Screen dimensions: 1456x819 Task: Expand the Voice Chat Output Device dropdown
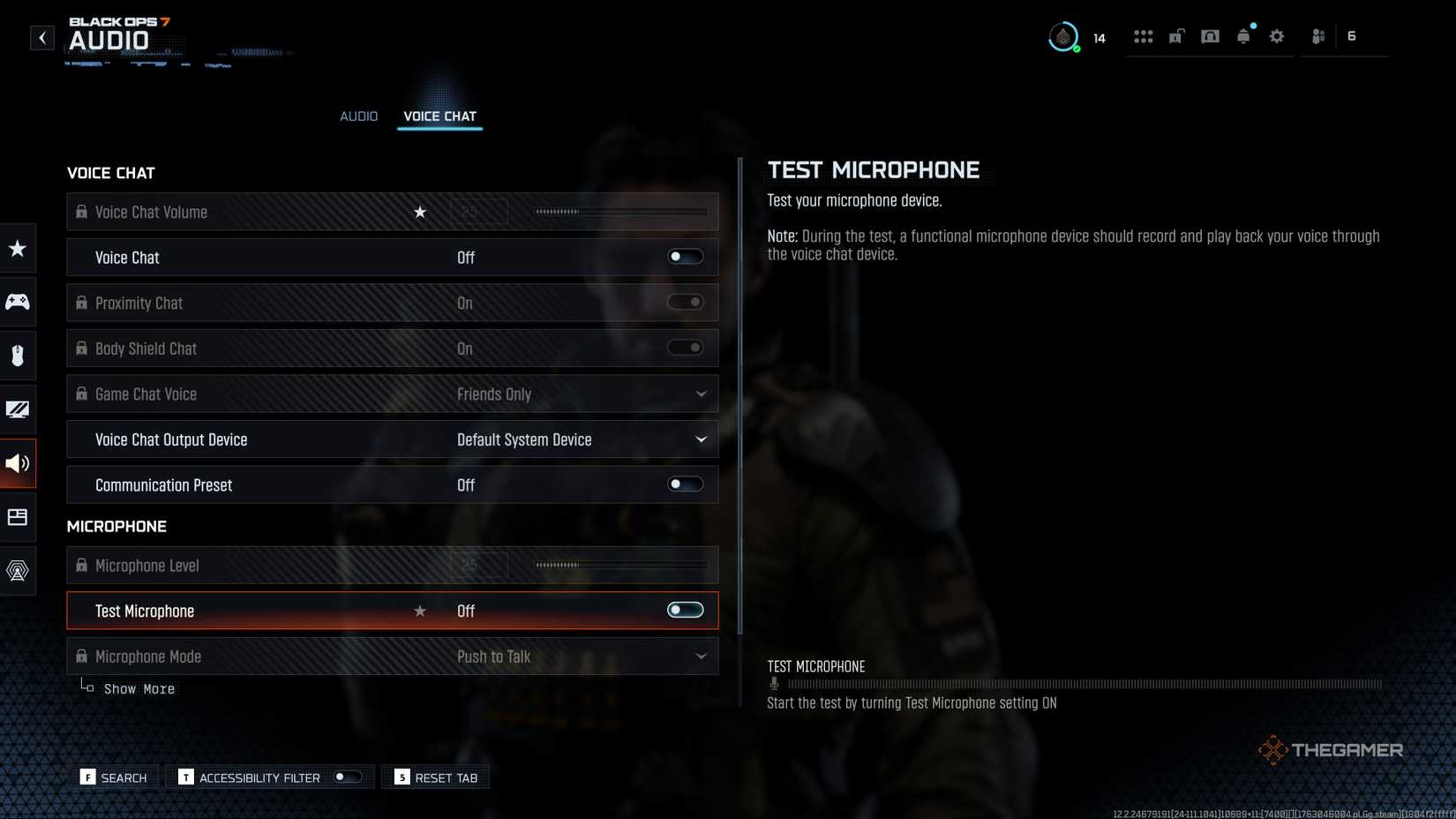pyautogui.click(x=701, y=439)
